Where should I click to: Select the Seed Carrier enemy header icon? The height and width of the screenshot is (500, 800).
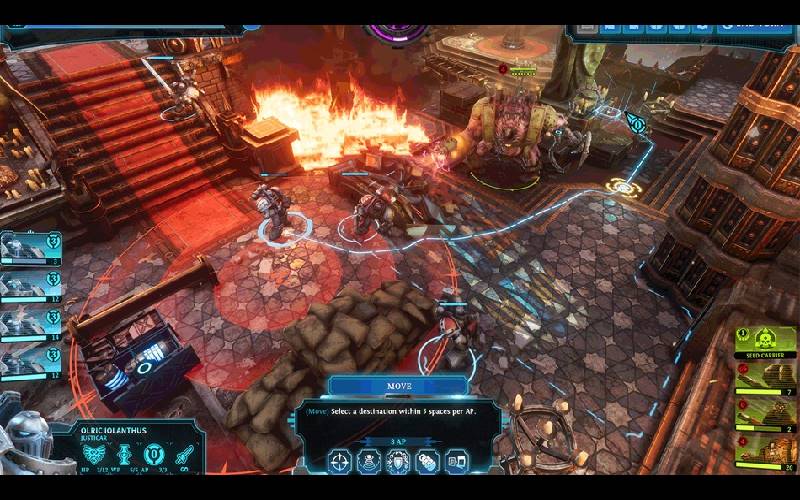[766, 338]
